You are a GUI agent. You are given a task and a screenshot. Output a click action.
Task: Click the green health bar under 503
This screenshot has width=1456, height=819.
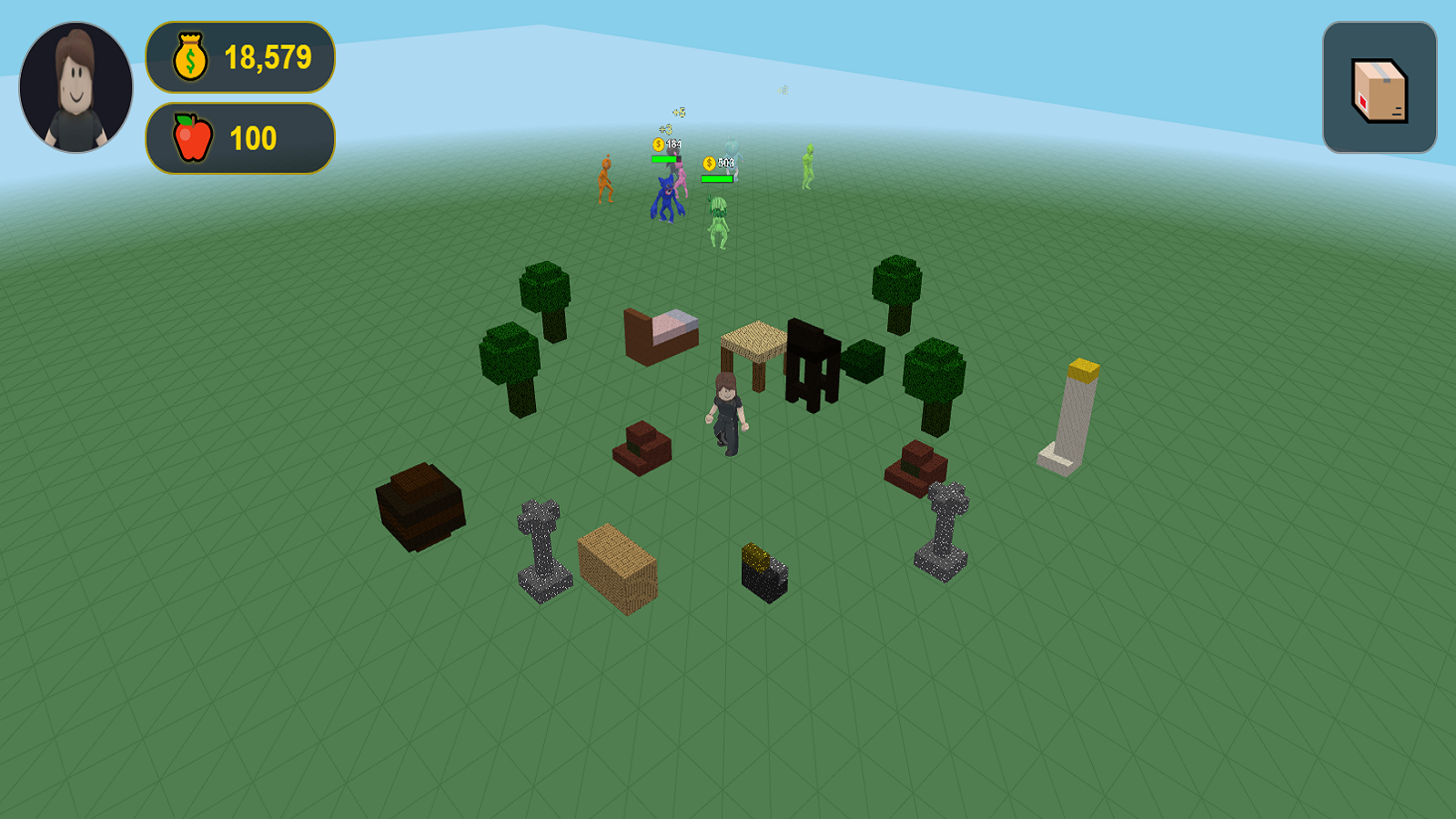click(717, 179)
